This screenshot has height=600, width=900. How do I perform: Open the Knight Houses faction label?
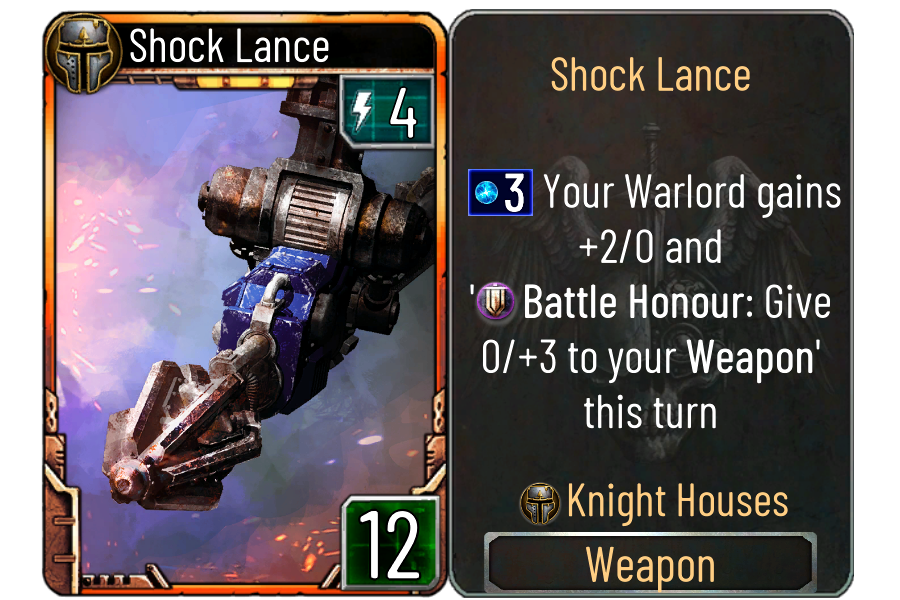click(x=655, y=502)
